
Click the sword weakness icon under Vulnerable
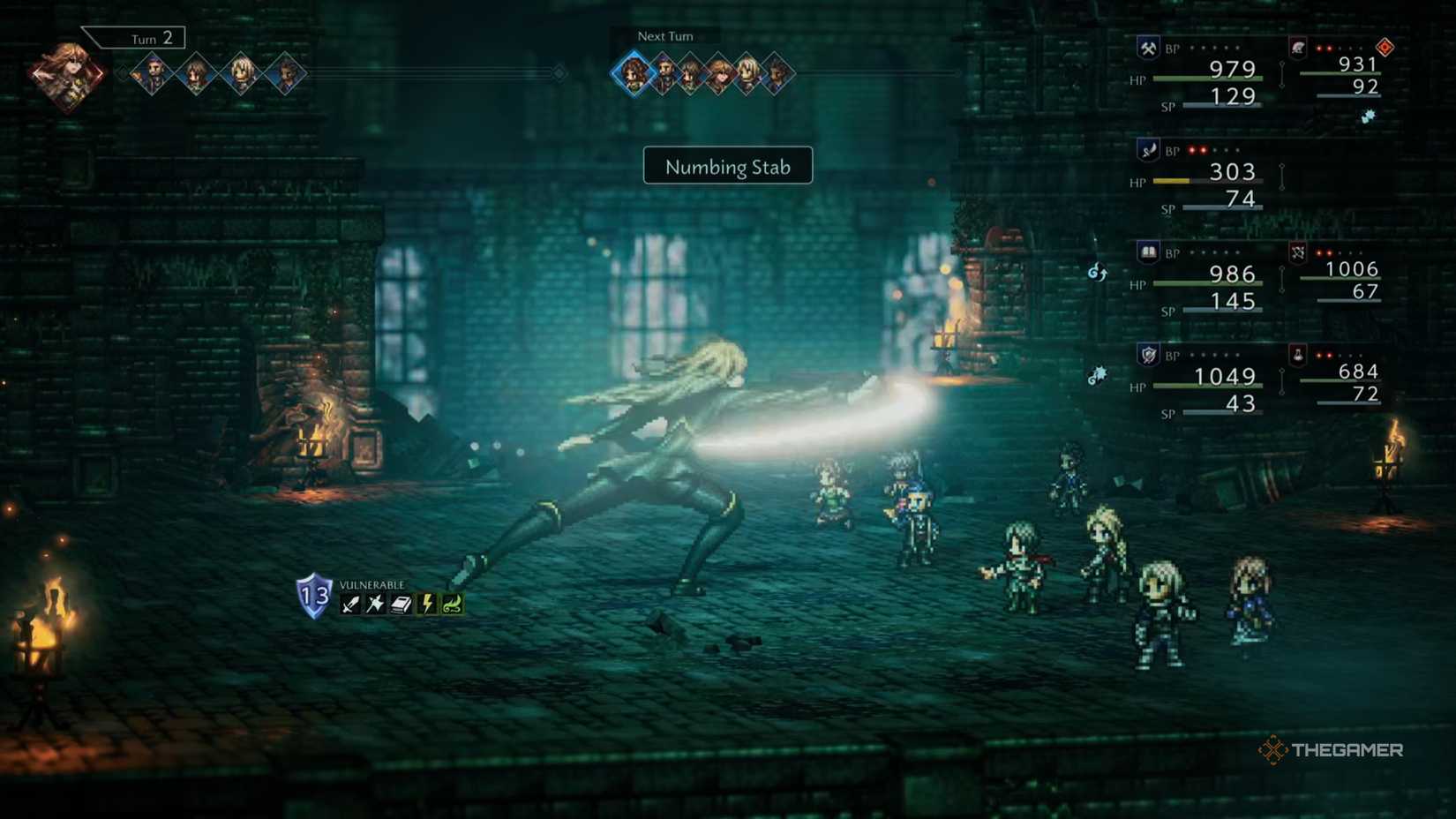click(x=349, y=604)
